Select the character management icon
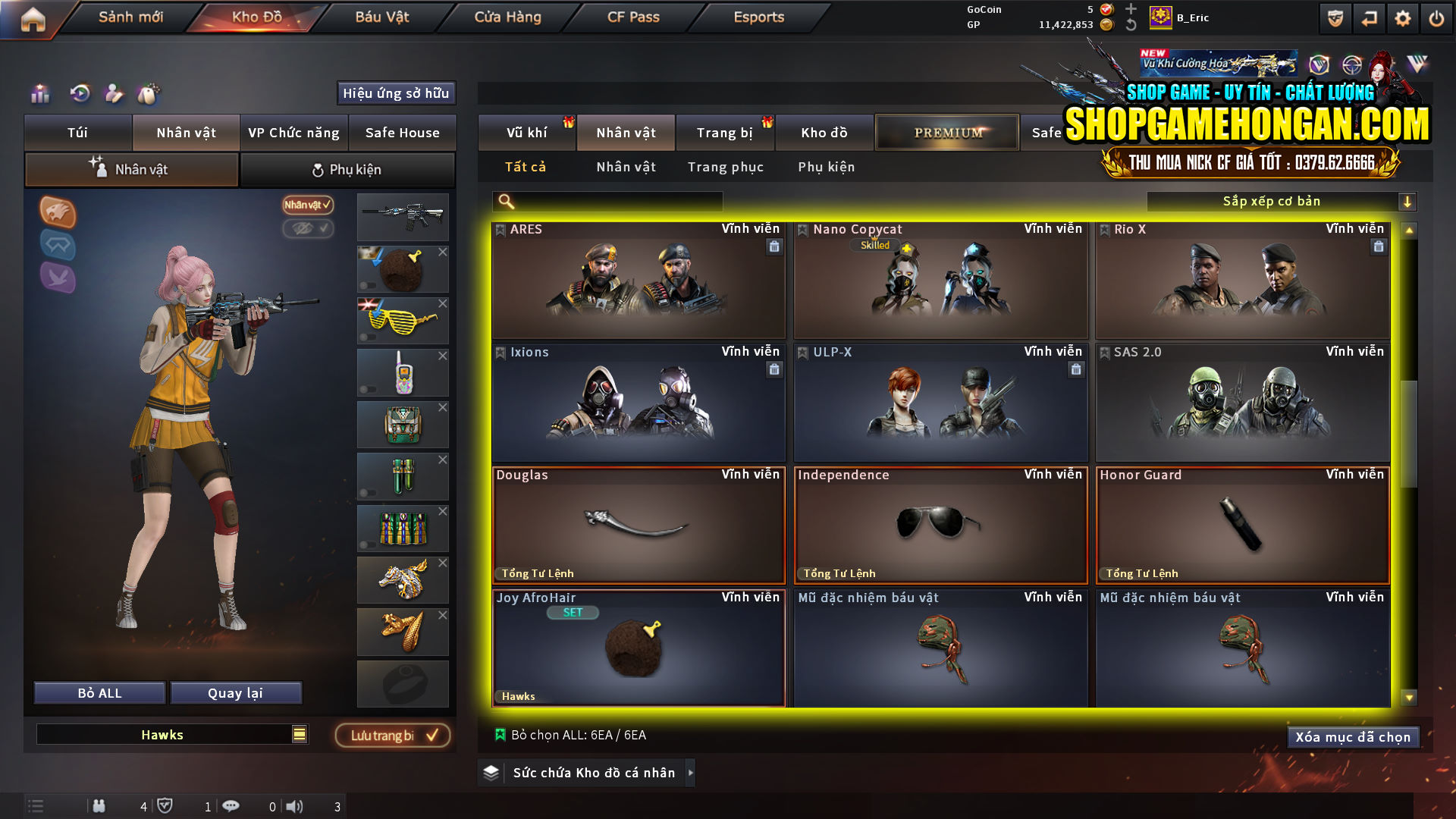 (115, 94)
